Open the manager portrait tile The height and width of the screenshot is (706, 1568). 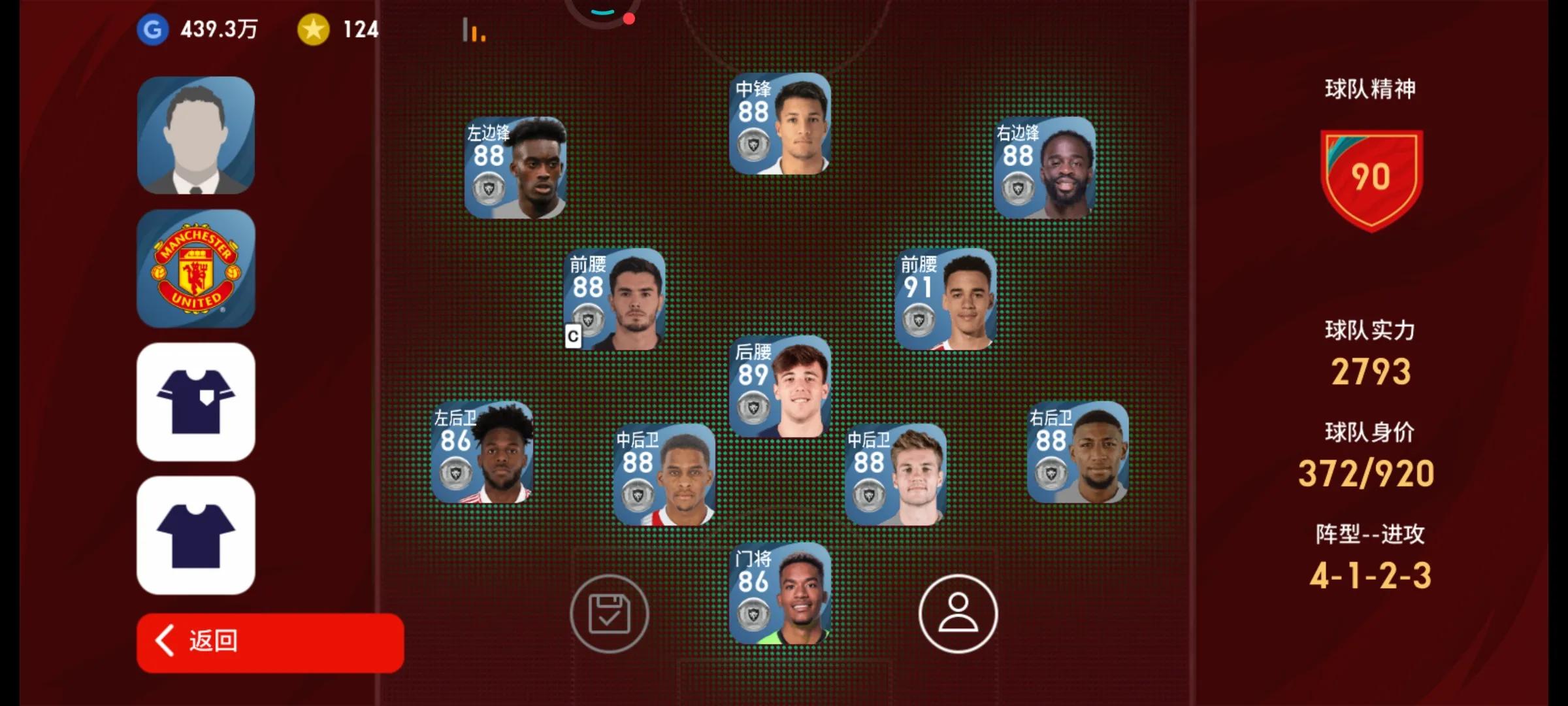(196, 135)
